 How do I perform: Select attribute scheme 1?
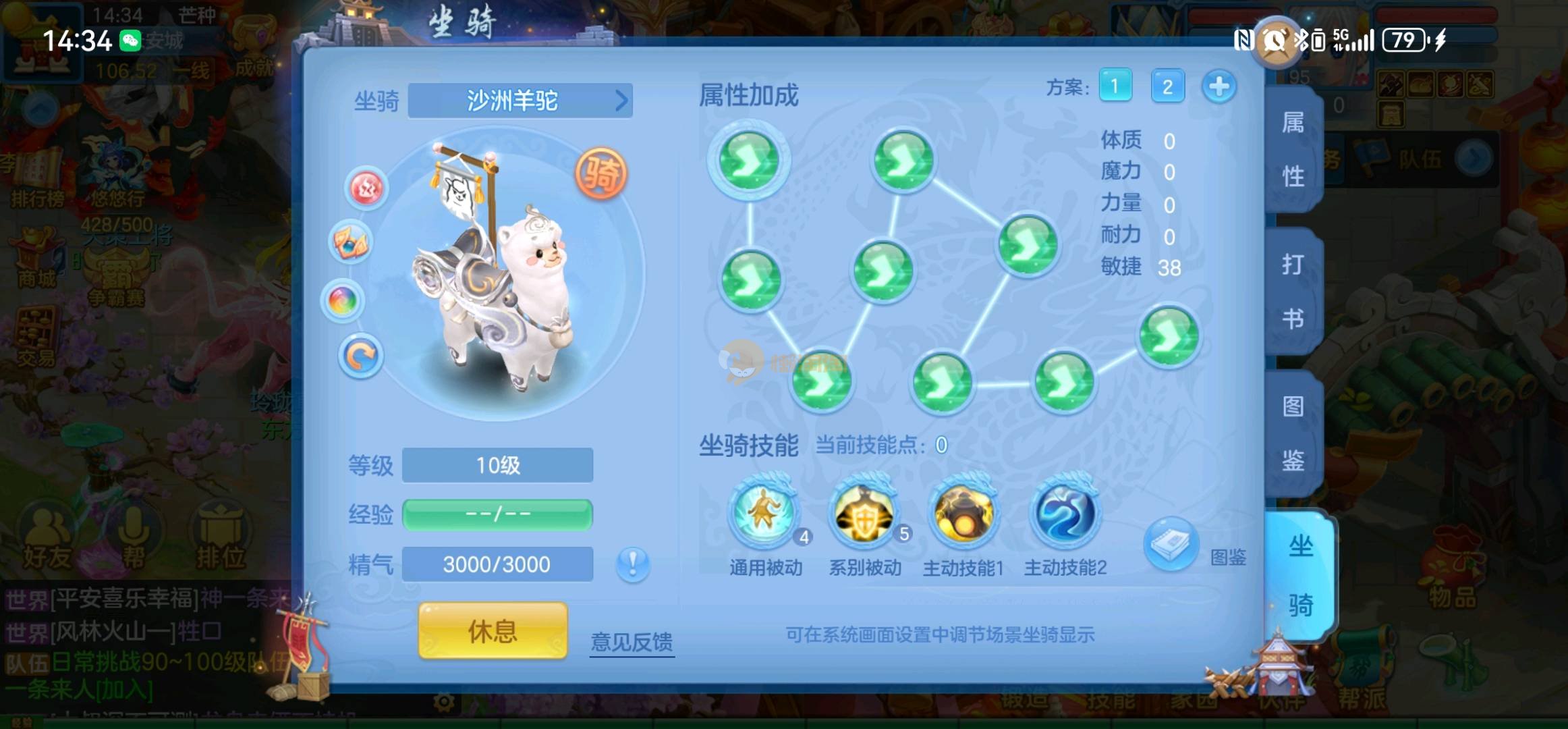click(1115, 86)
